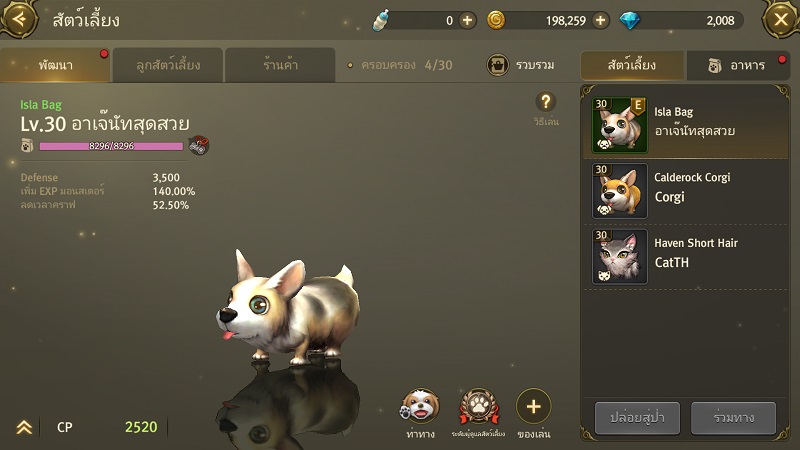Image resolution: width=800 pixels, height=450 pixels.
Task: Switch to the อาหาร food tab
Action: coord(738,65)
